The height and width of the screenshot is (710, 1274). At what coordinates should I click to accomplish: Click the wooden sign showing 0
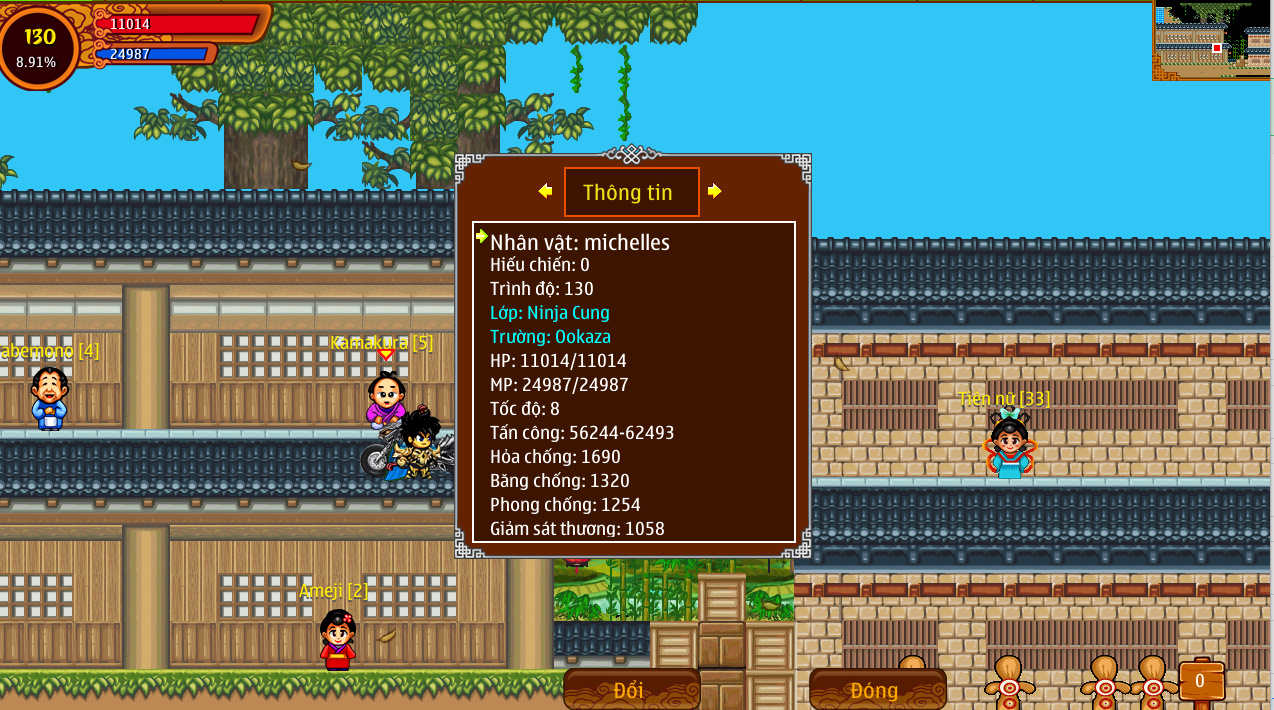[1200, 681]
